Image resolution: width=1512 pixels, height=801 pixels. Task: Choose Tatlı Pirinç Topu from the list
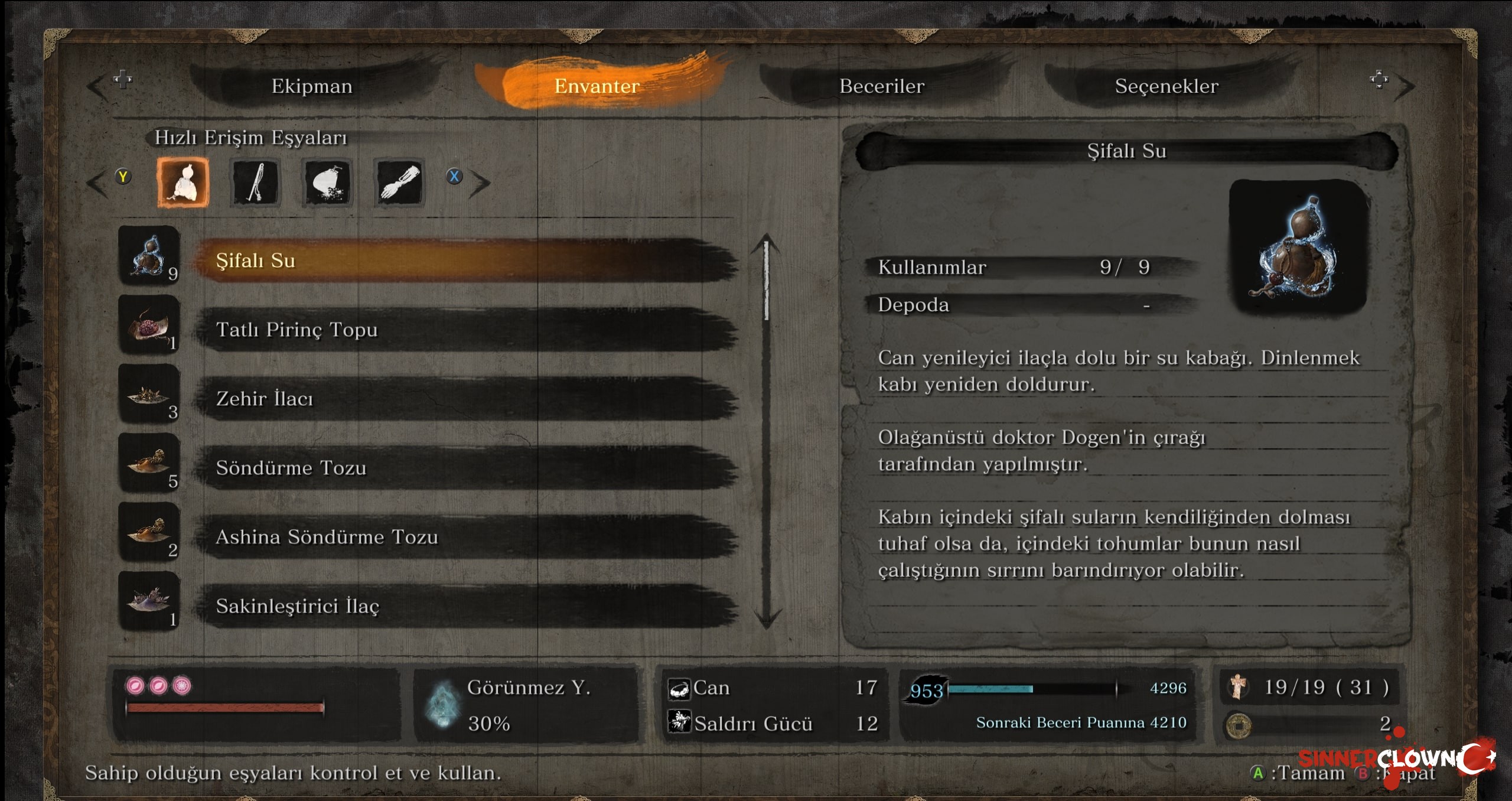467,330
